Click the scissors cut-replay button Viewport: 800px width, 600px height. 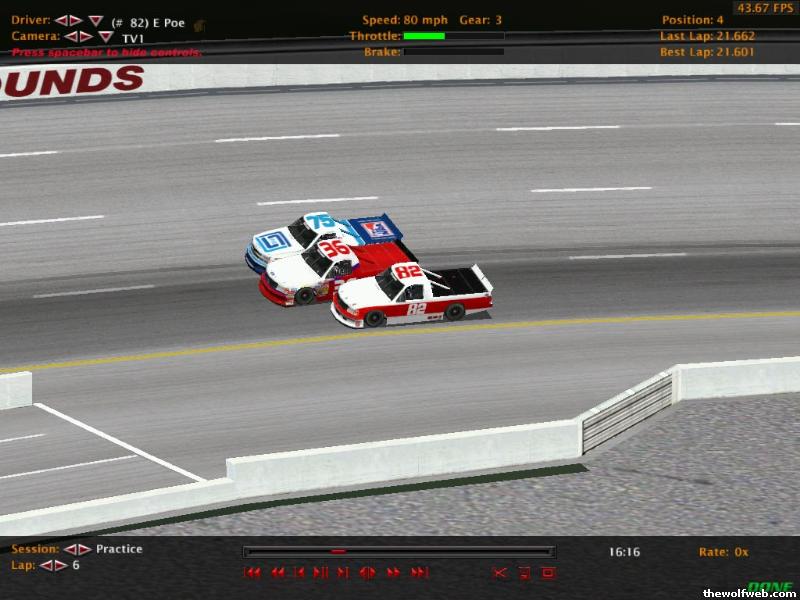coord(500,573)
